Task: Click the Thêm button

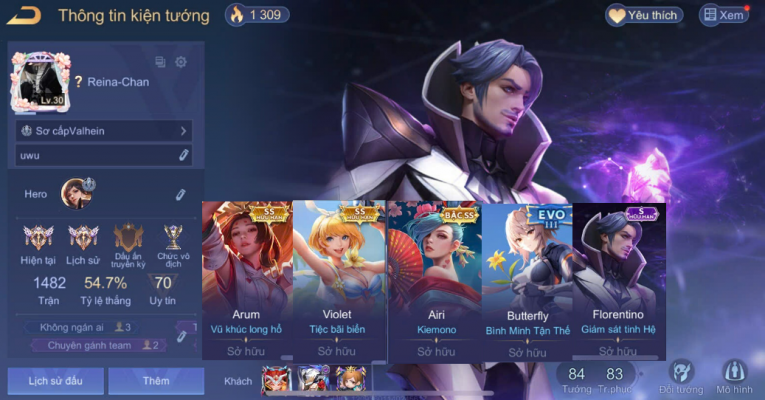Action: 155,381
